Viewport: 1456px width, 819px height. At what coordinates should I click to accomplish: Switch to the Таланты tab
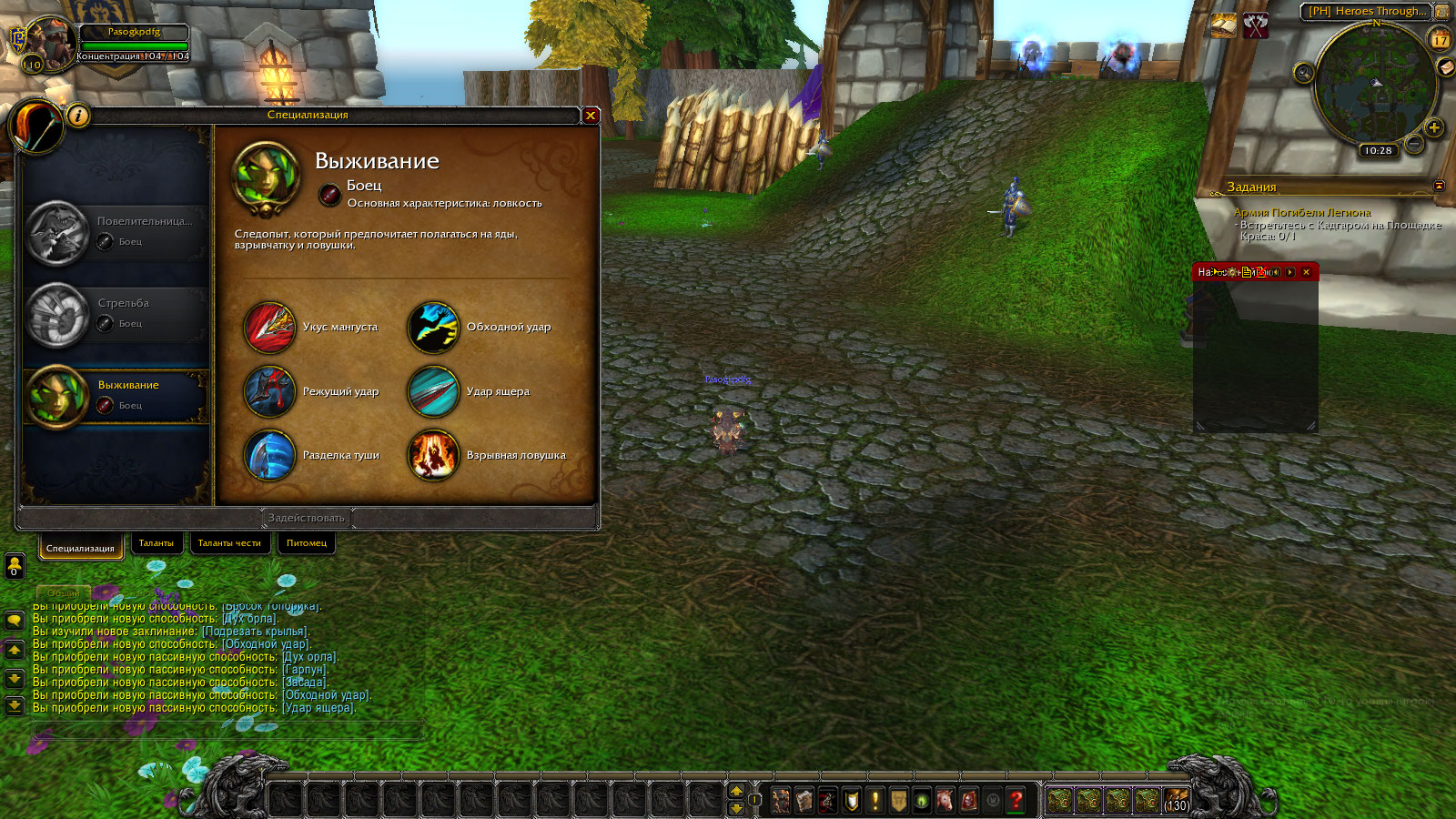pos(157,543)
